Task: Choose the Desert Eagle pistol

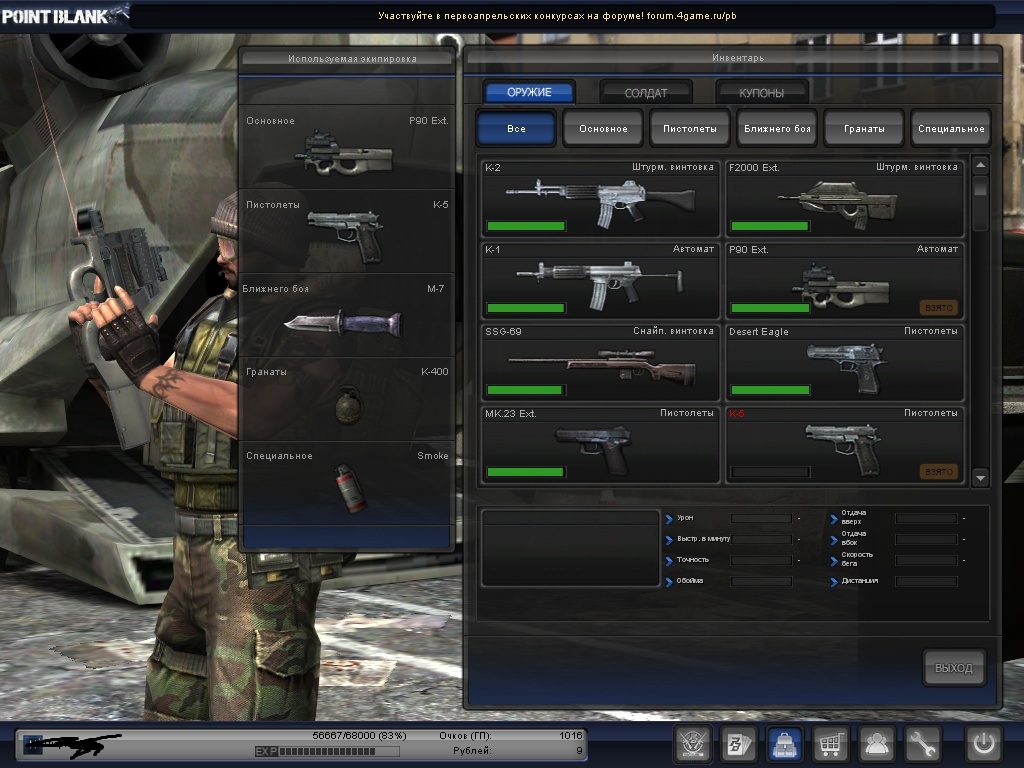Action: click(x=844, y=362)
